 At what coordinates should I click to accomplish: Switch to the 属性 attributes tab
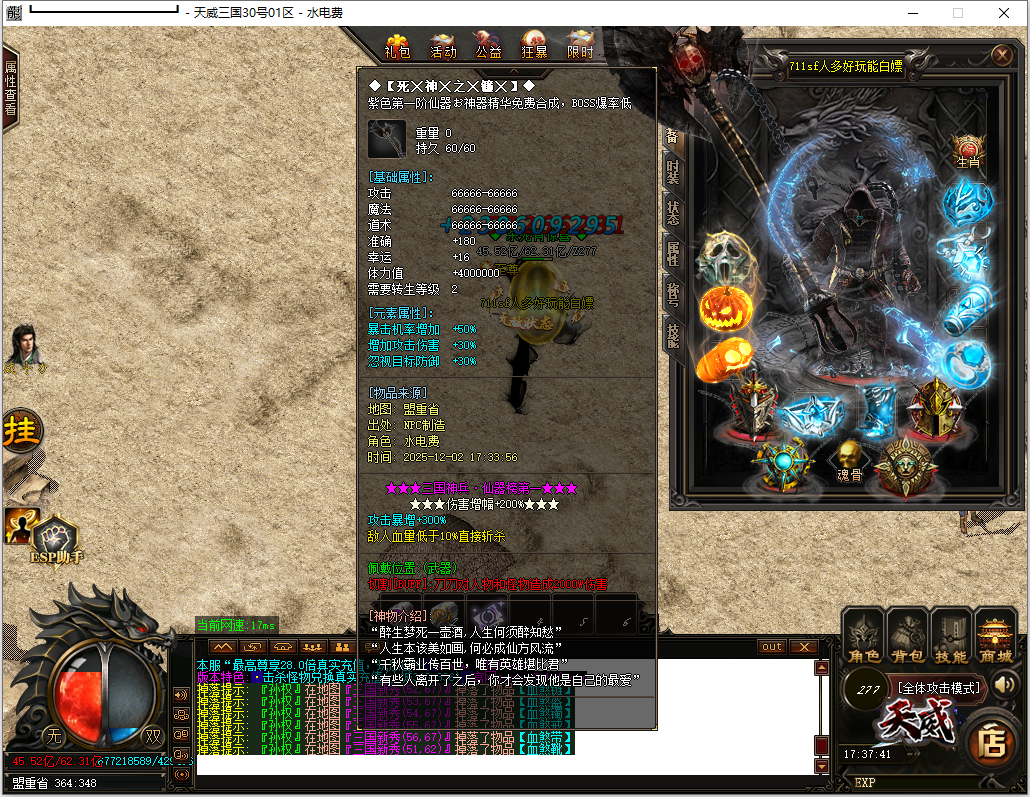pos(673,253)
